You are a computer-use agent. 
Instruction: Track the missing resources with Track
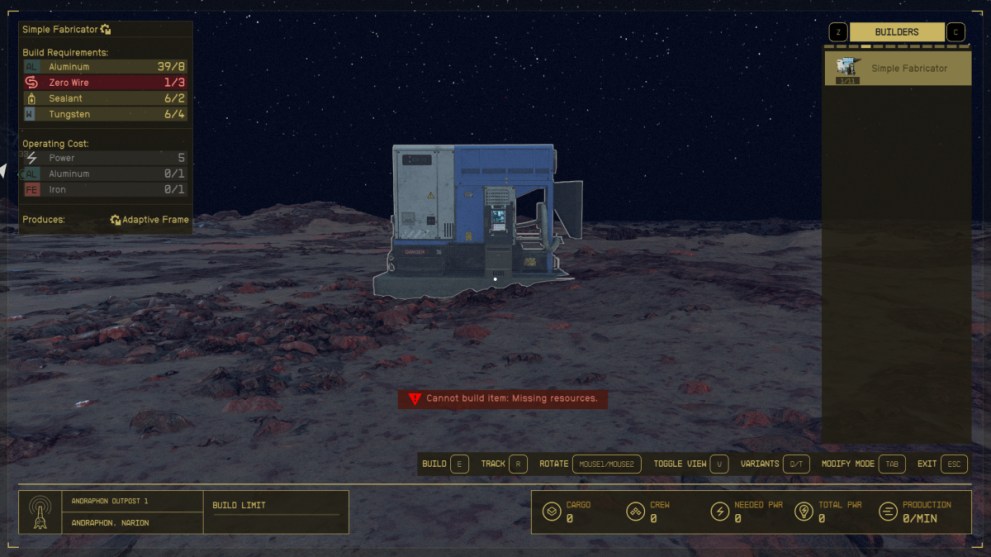coord(504,464)
